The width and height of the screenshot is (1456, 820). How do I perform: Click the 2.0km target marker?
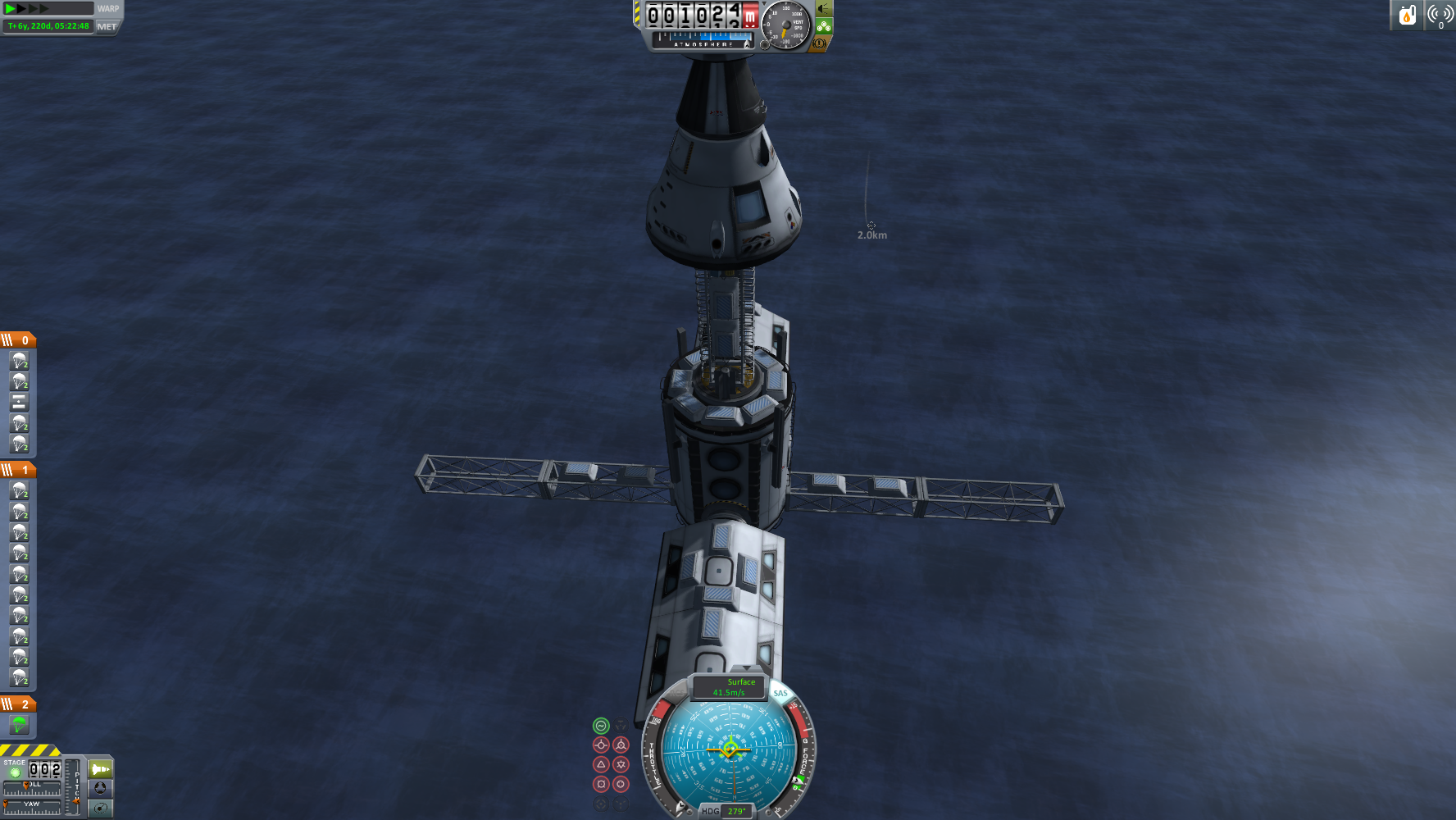coord(871,225)
